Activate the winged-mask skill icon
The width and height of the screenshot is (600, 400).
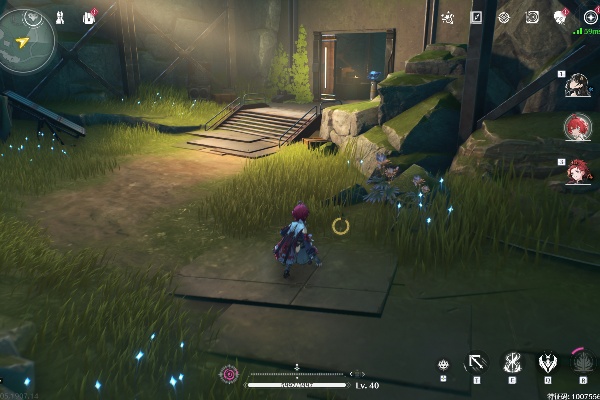[x=547, y=363]
